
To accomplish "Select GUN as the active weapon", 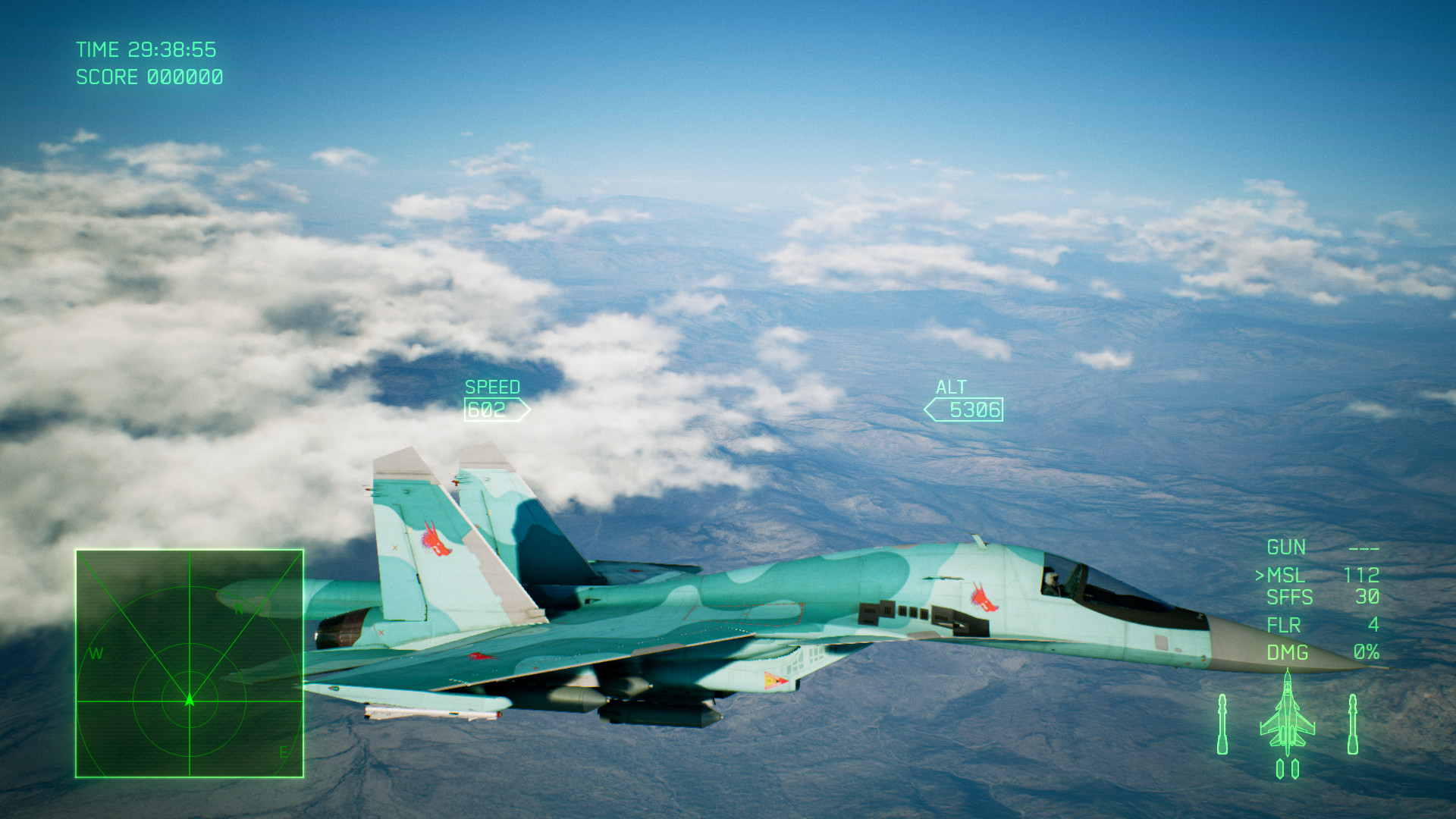I will (1287, 547).
